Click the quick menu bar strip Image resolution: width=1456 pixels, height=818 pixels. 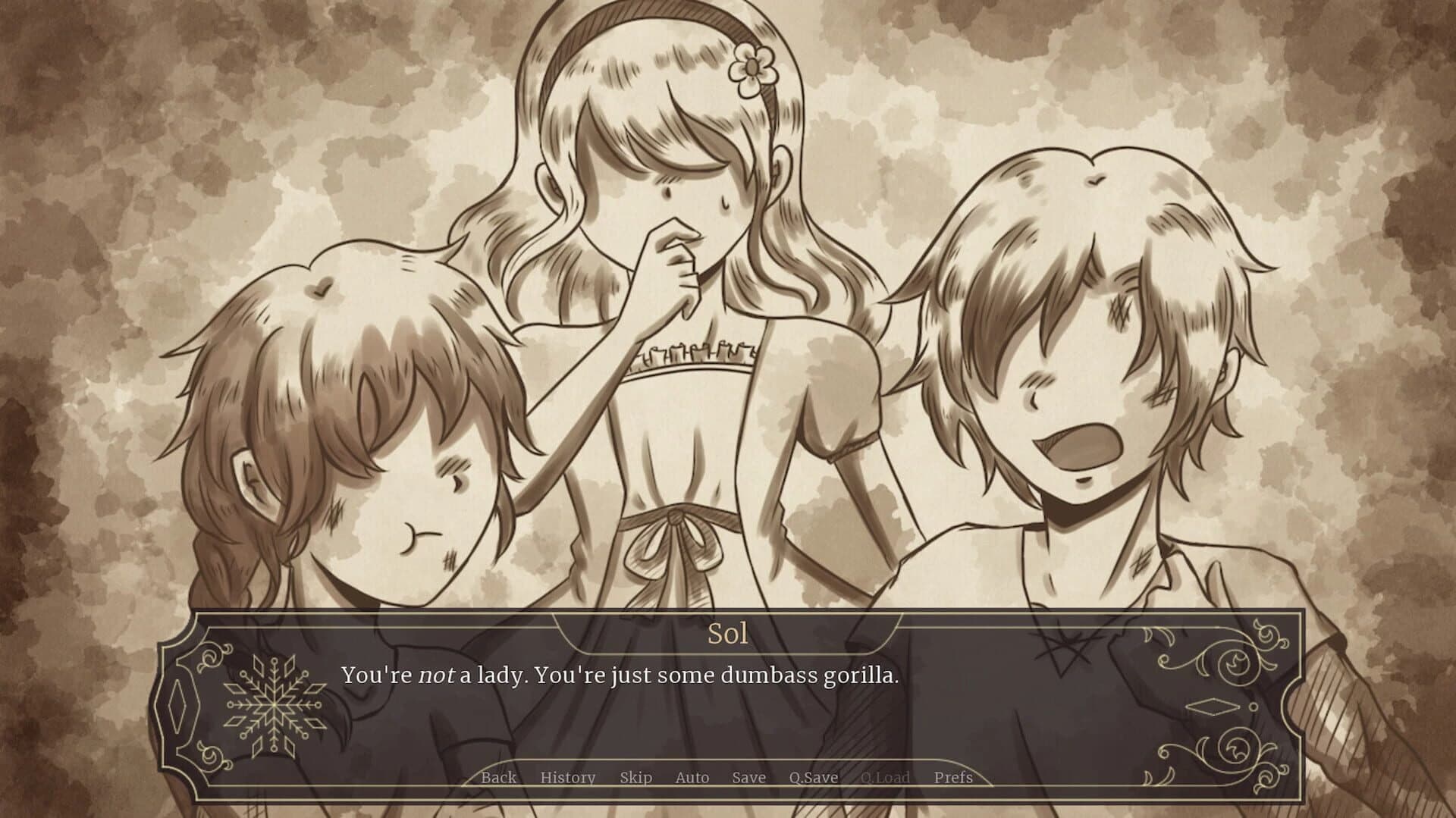tap(728, 778)
